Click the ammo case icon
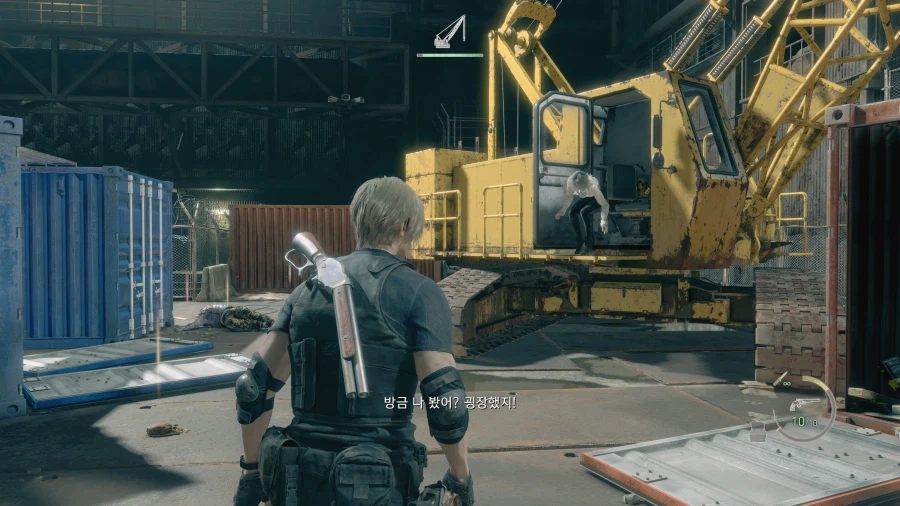Viewport: 900px width, 506px height. pos(758,432)
